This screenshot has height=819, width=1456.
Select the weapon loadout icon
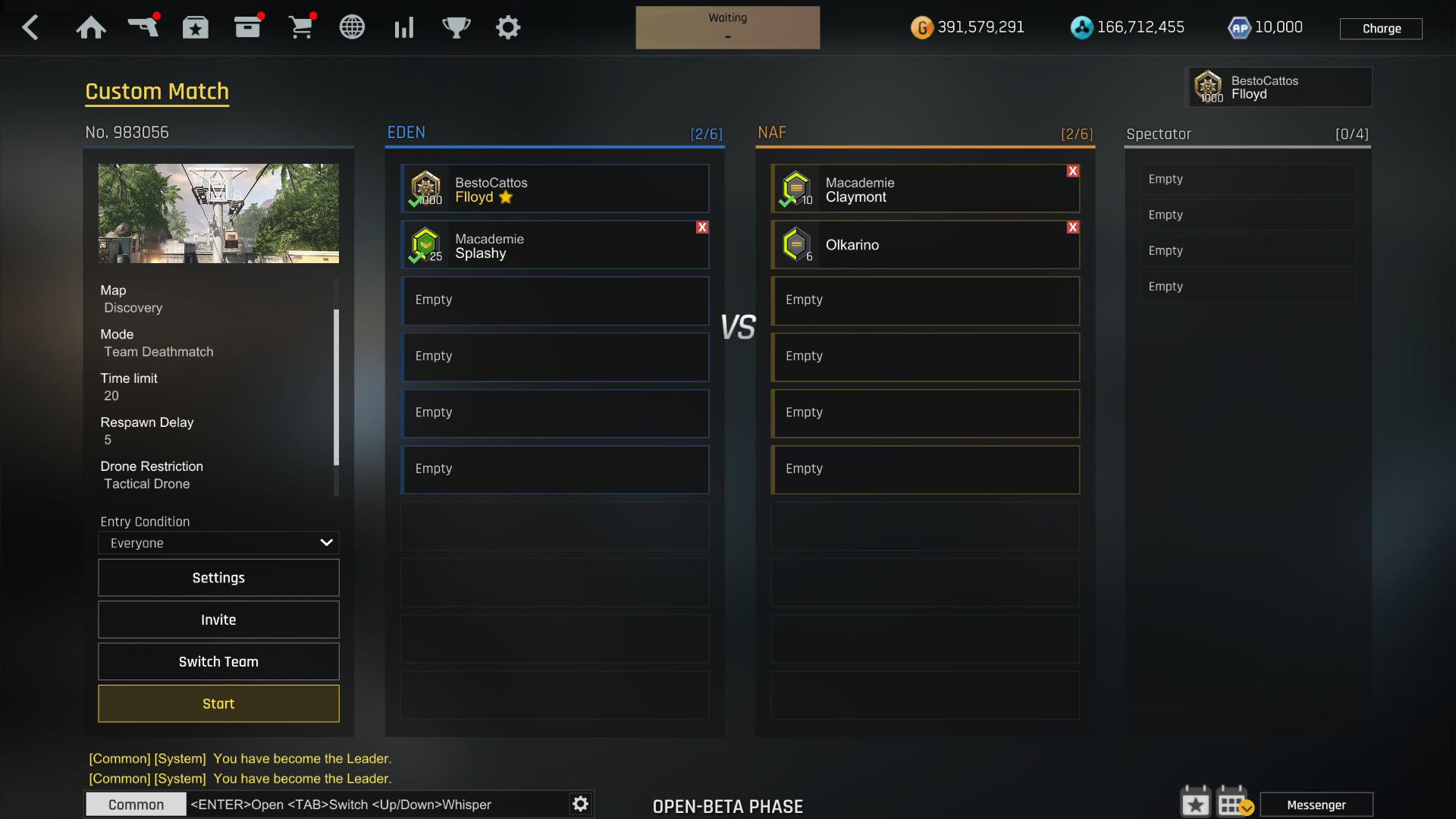point(144,27)
